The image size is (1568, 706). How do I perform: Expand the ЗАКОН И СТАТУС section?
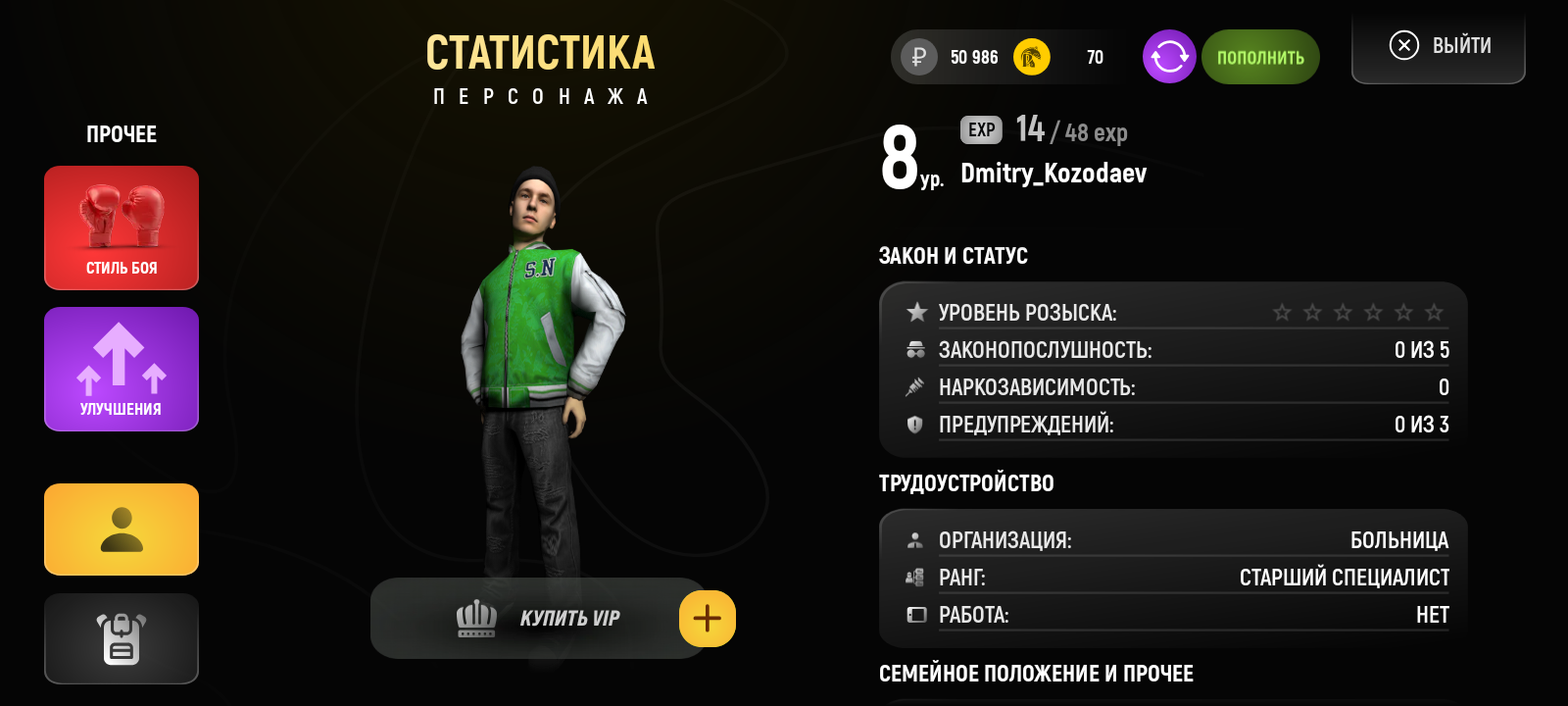[954, 256]
